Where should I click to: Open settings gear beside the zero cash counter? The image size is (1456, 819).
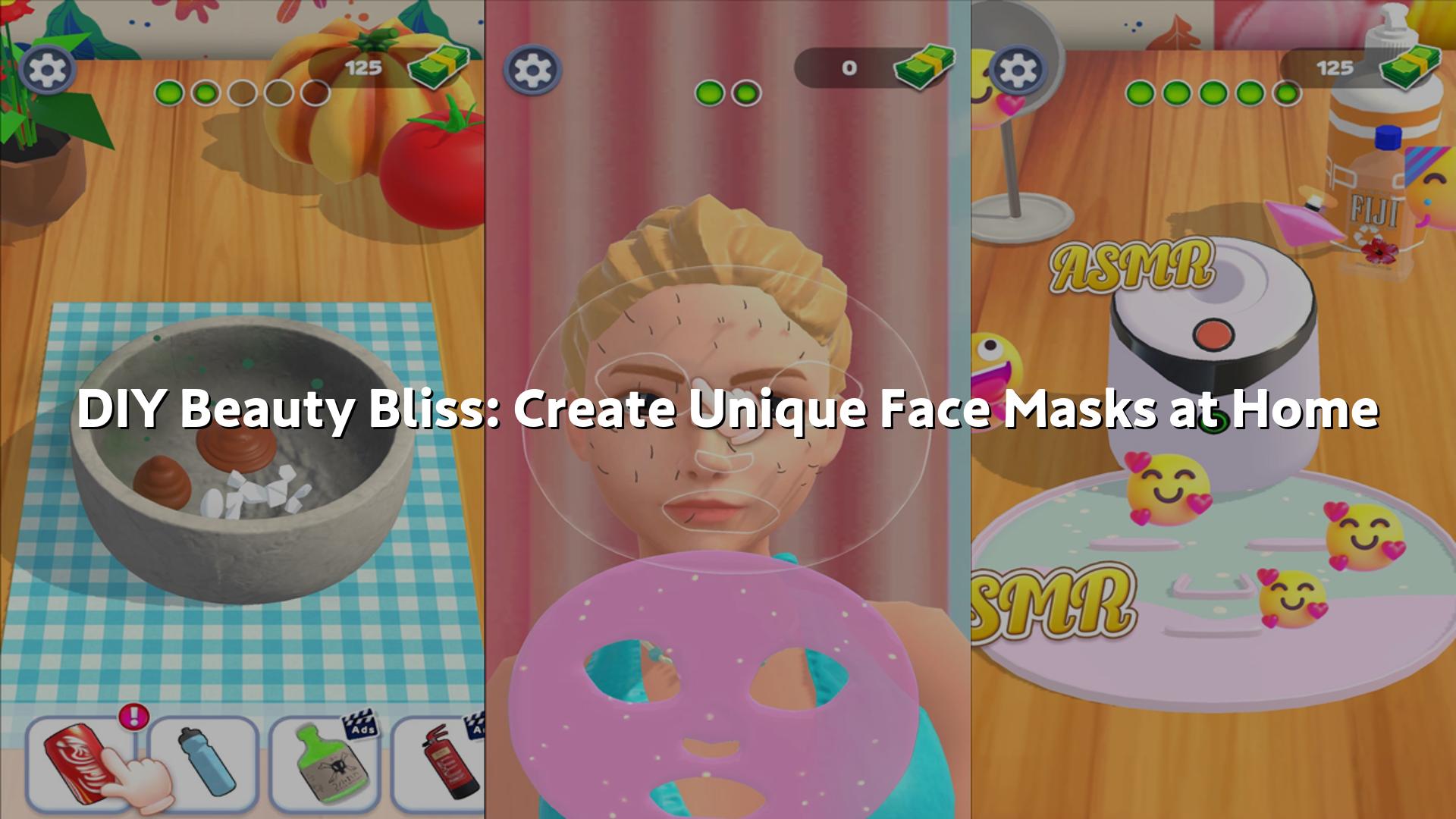coord(532,70)
